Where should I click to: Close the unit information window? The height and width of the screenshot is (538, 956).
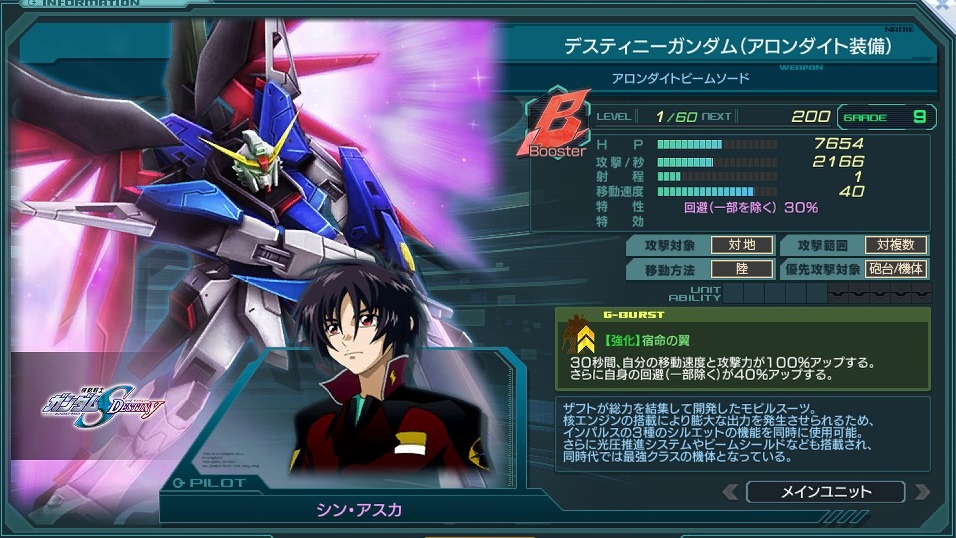(945, 6)
